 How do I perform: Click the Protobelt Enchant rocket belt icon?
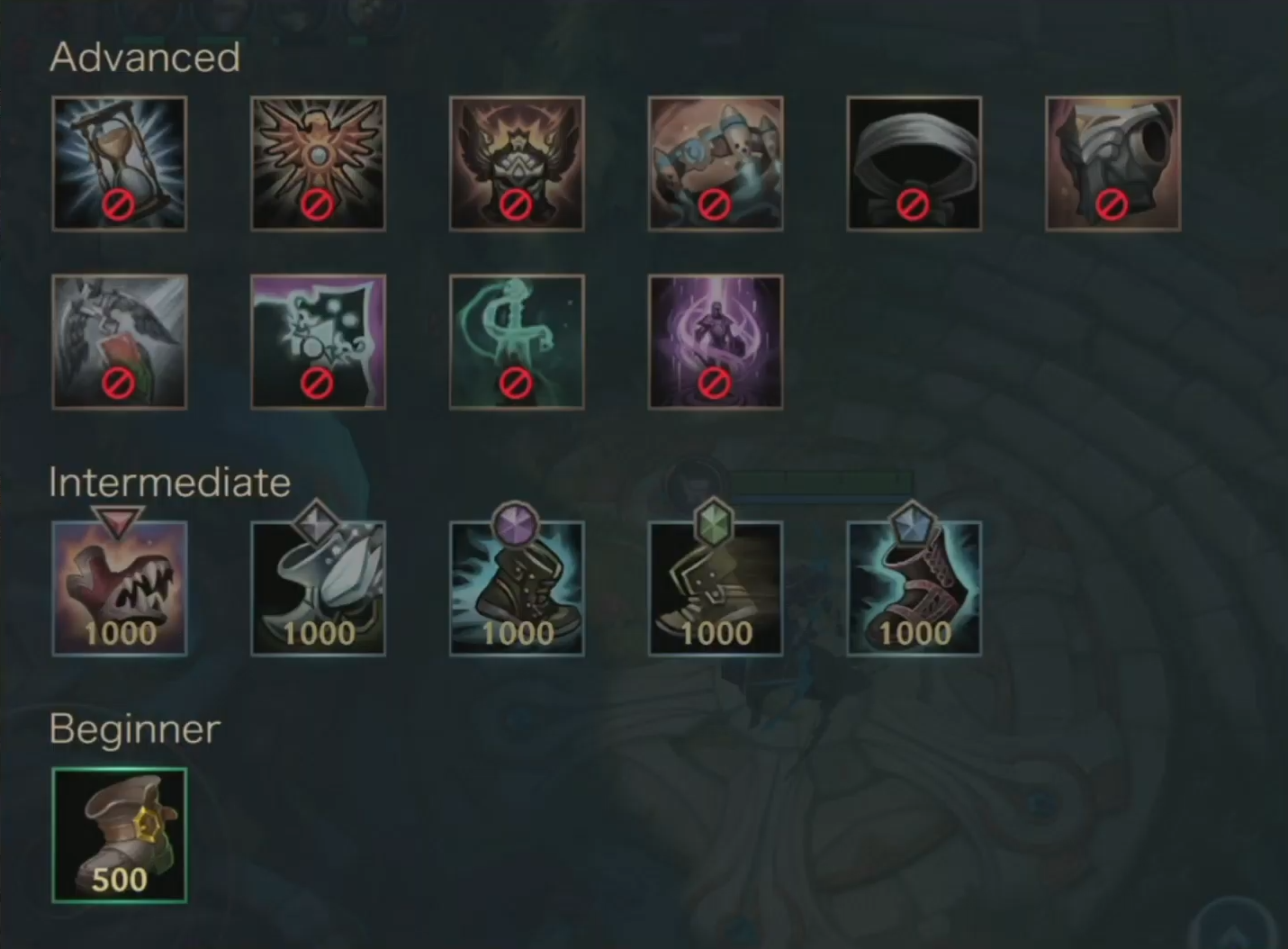coord(716,162)
